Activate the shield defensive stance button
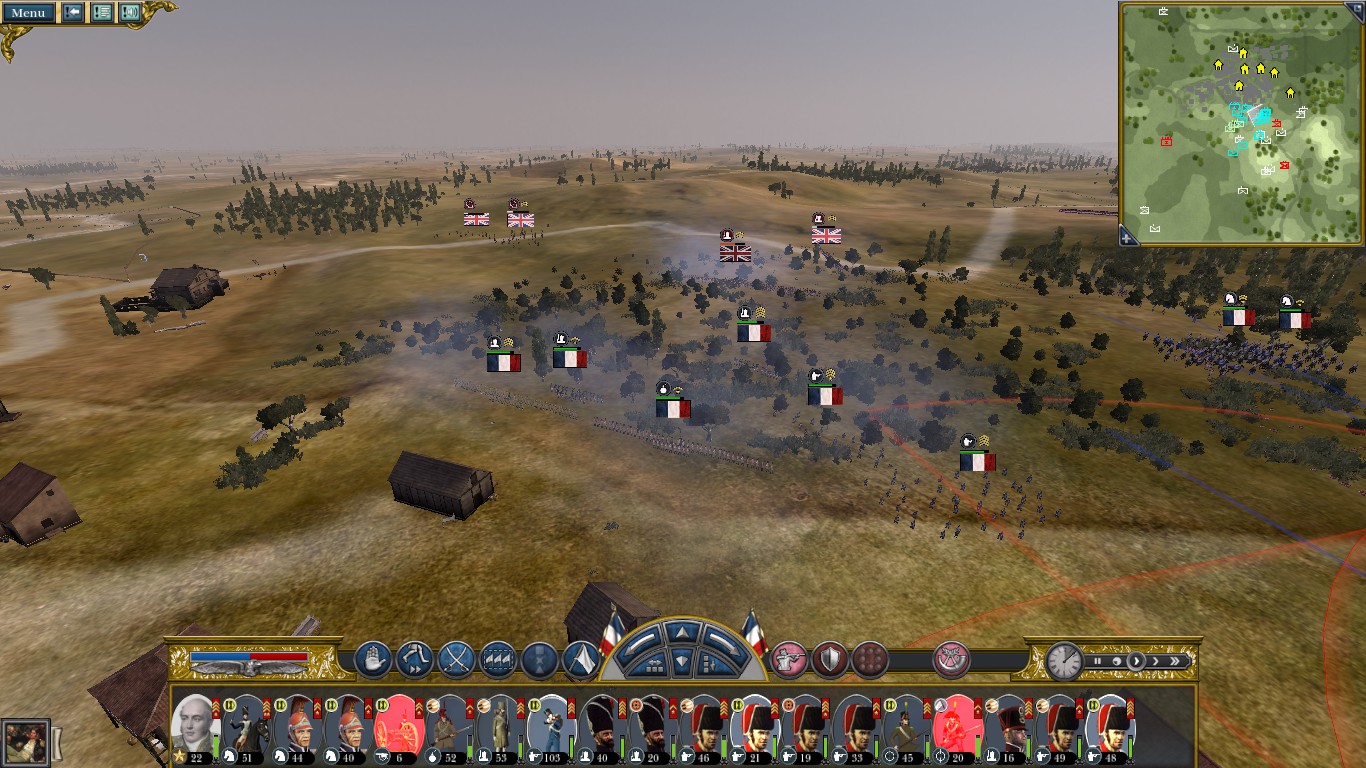This screenshot has width=1366, height=768. (830, 659)
